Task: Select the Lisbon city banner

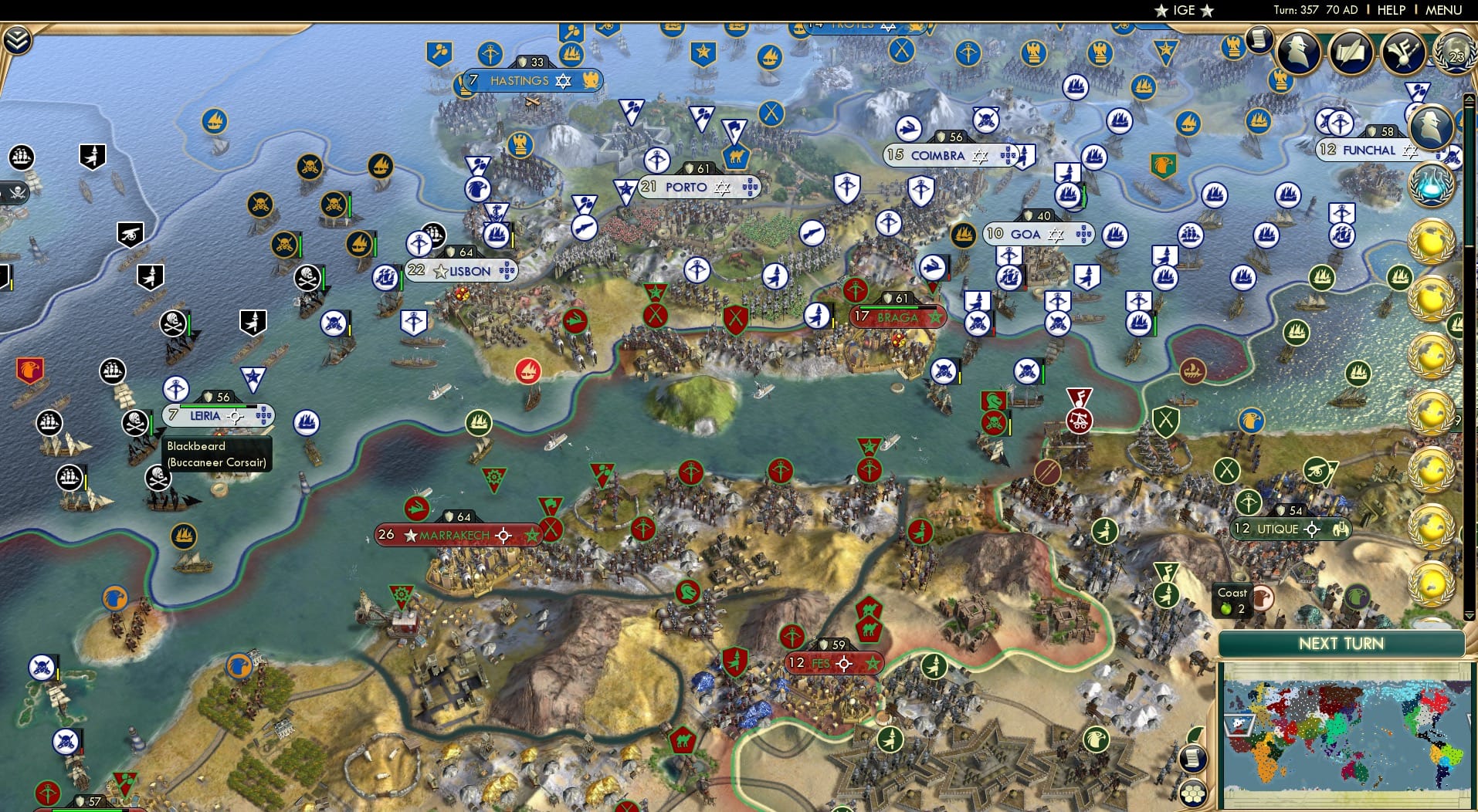Action: click(463, 270)
